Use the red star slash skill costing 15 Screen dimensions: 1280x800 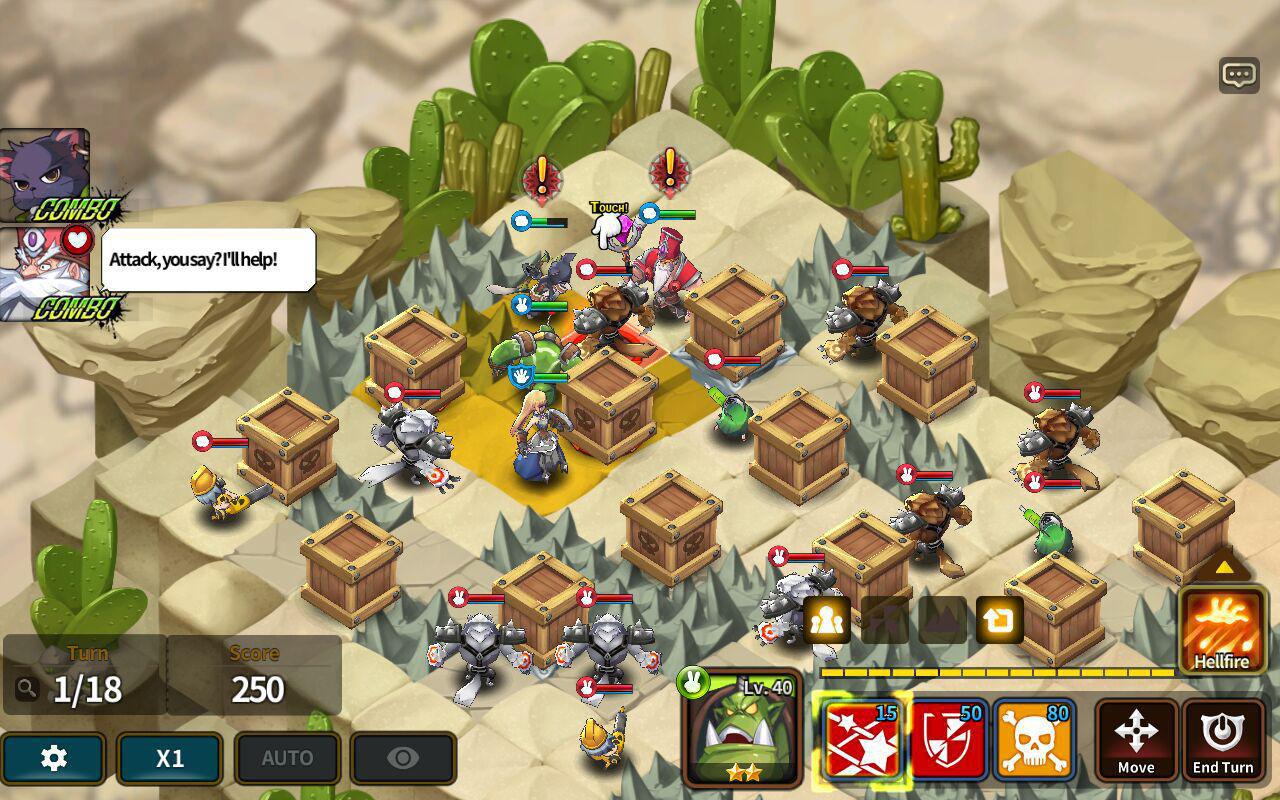[x=862, y=740]
